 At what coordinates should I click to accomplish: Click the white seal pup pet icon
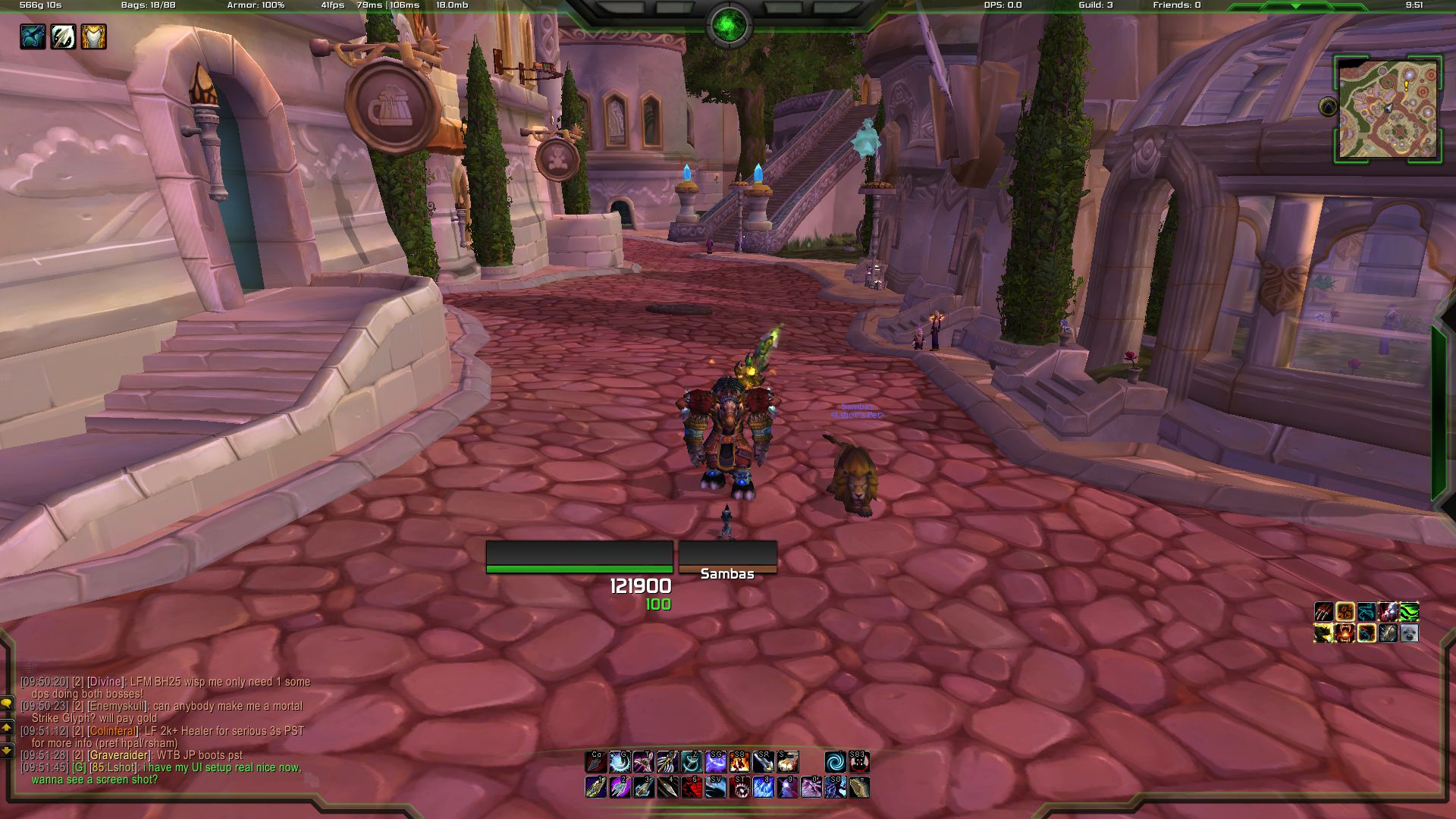(1409, 633)
